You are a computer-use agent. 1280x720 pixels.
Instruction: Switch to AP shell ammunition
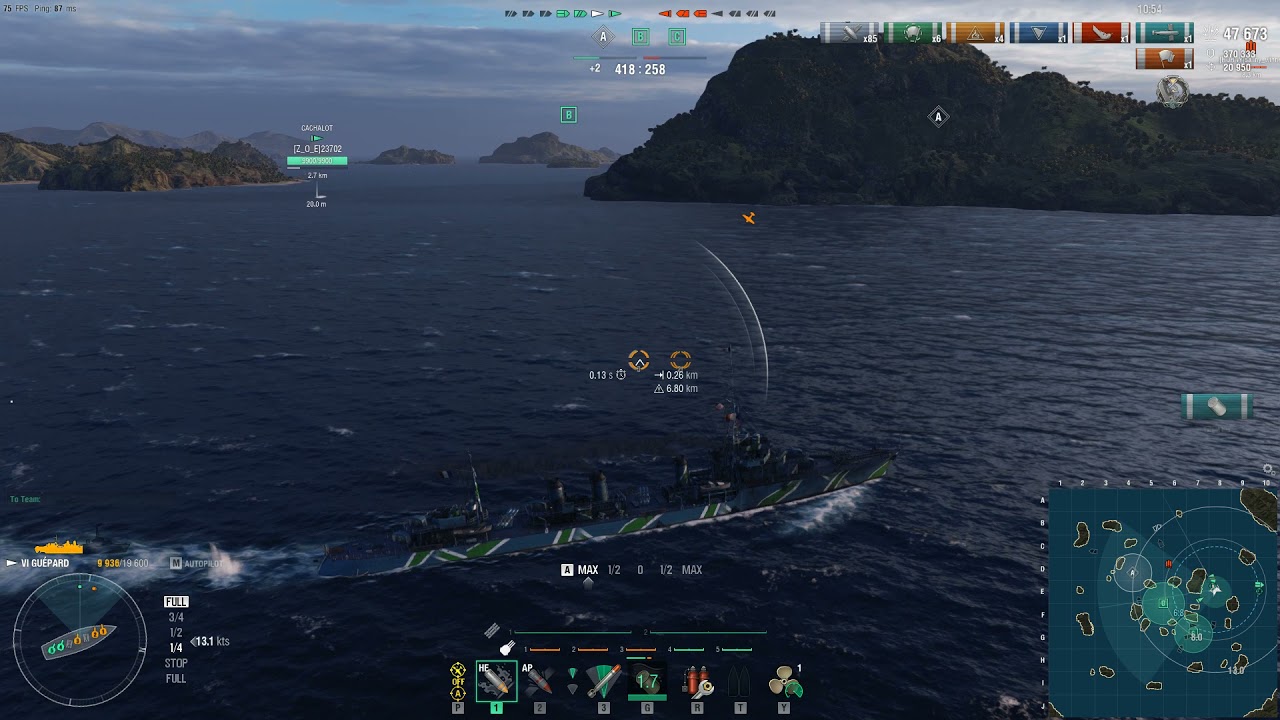tap(539, 681)
